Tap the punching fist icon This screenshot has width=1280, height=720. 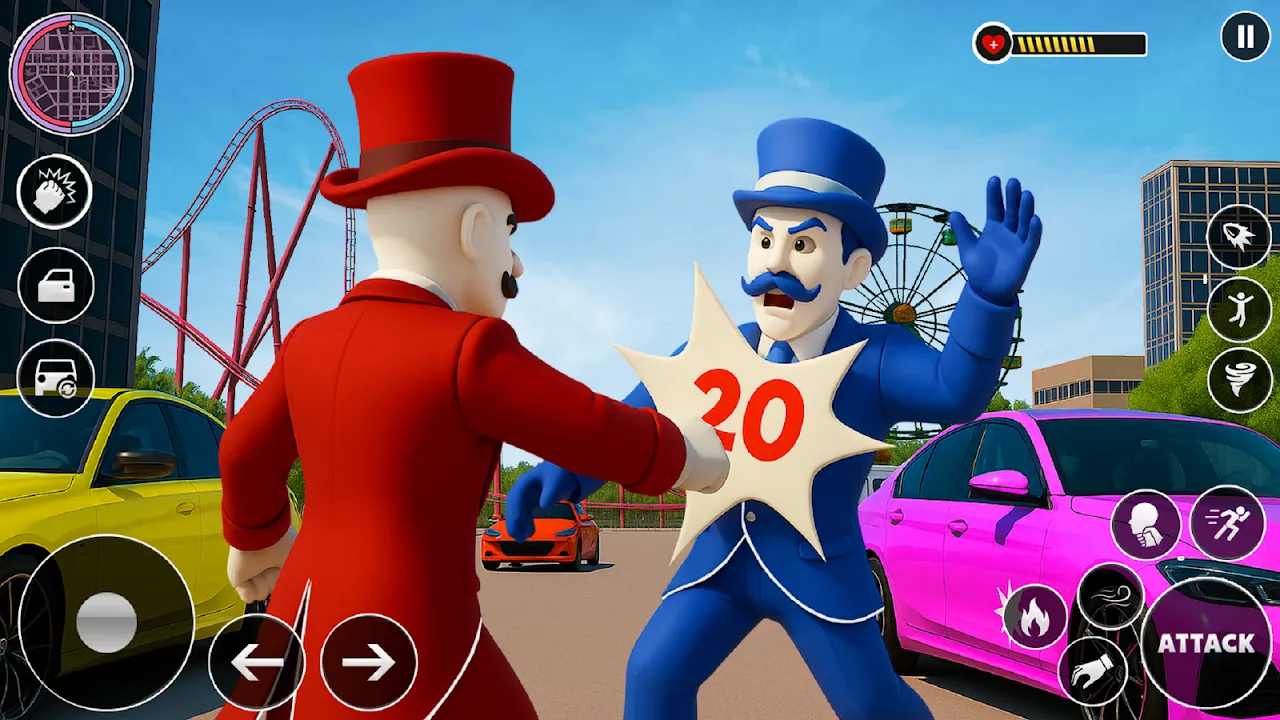click(x=54, y=192)
